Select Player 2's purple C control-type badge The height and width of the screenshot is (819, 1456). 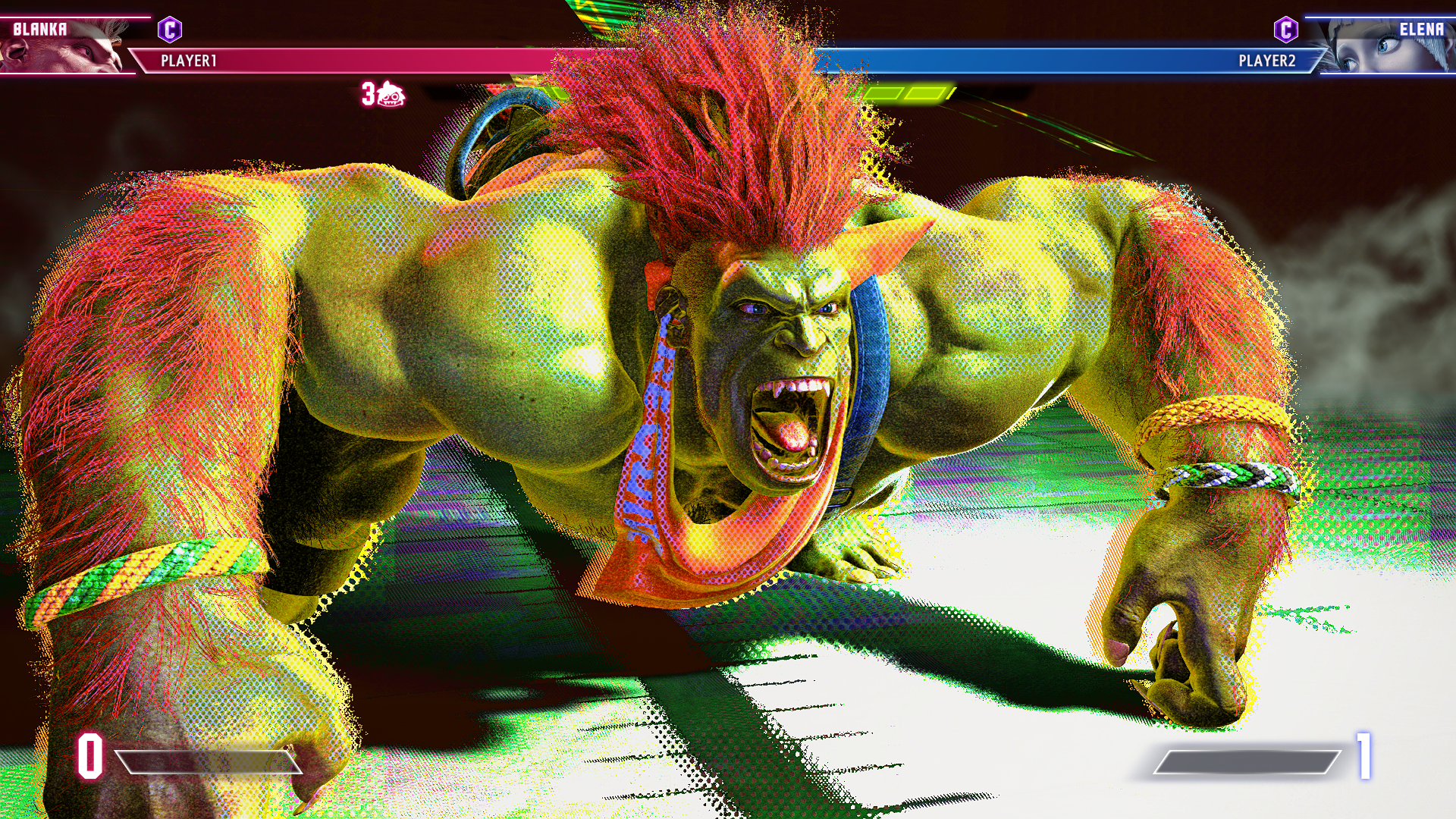(1285, 30)
